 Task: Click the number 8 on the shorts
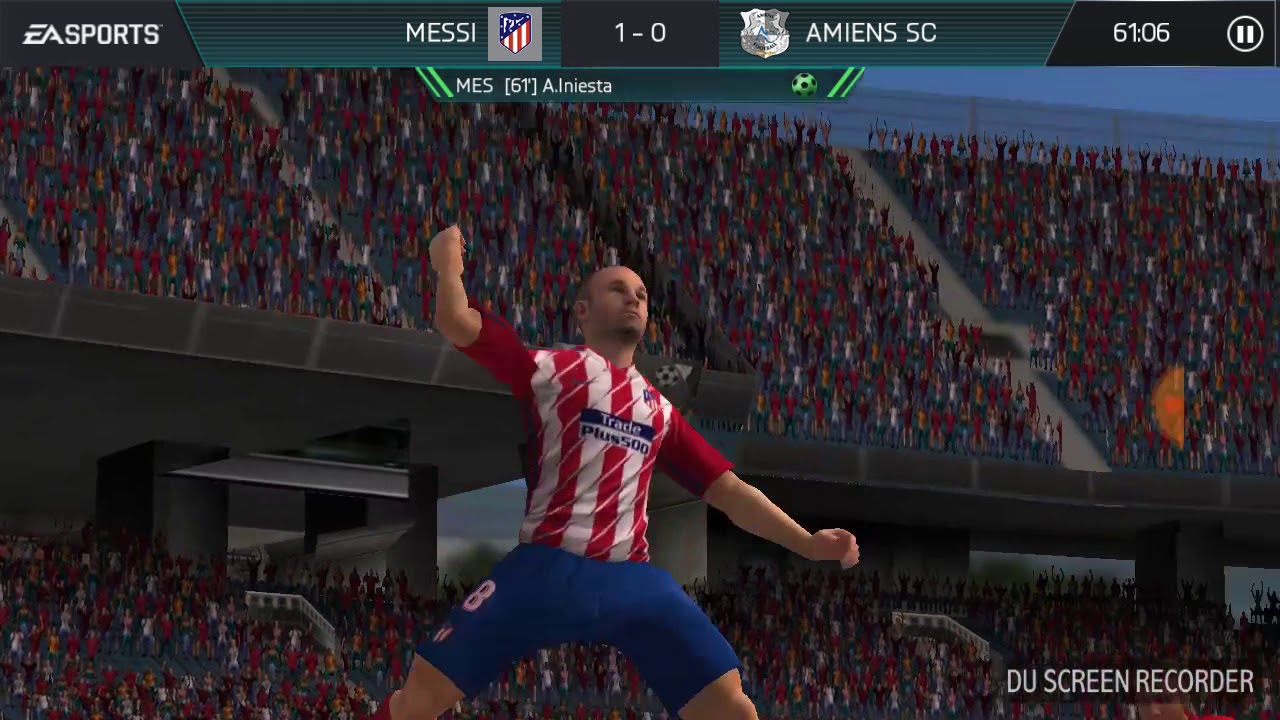tap(481, 596)
